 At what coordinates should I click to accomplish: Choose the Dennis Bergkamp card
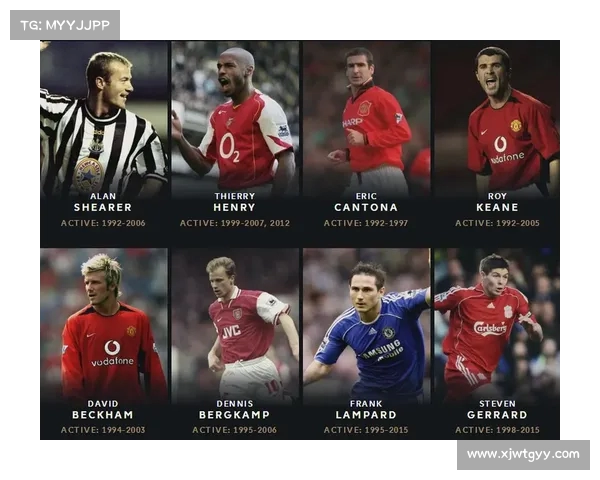tap(235, 345)
